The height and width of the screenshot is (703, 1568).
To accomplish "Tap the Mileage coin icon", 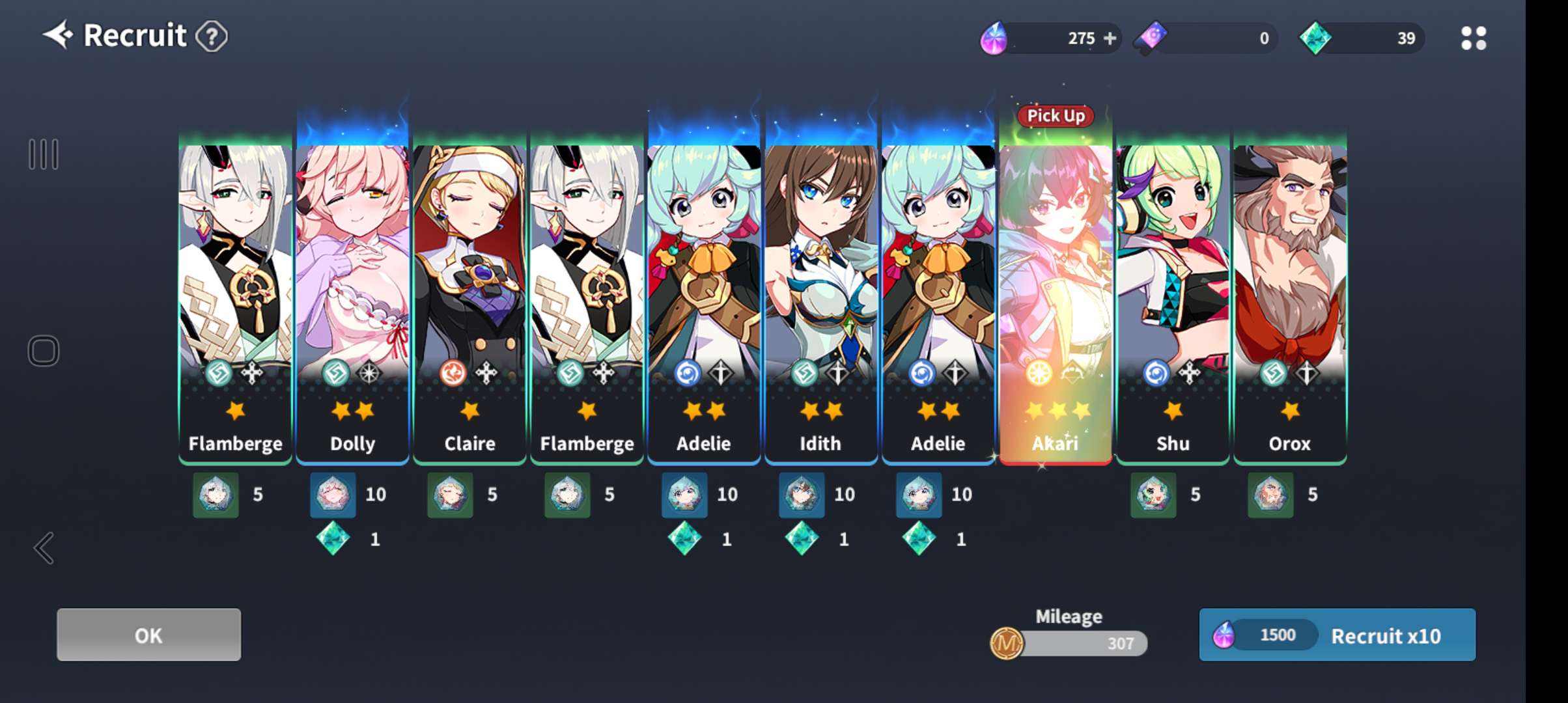I will click(x=1007, y=643).
